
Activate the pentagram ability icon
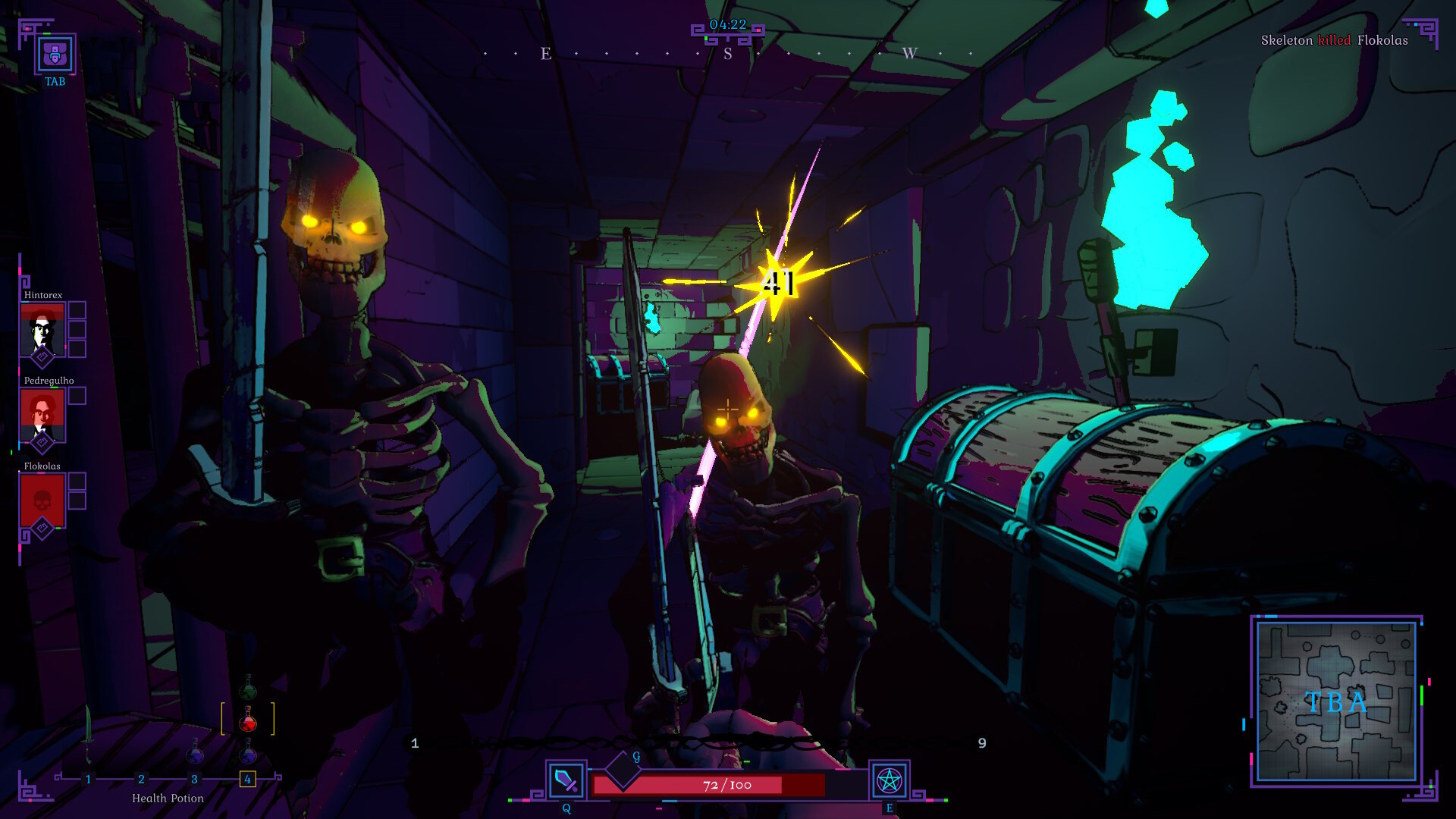tap(889, 780)
